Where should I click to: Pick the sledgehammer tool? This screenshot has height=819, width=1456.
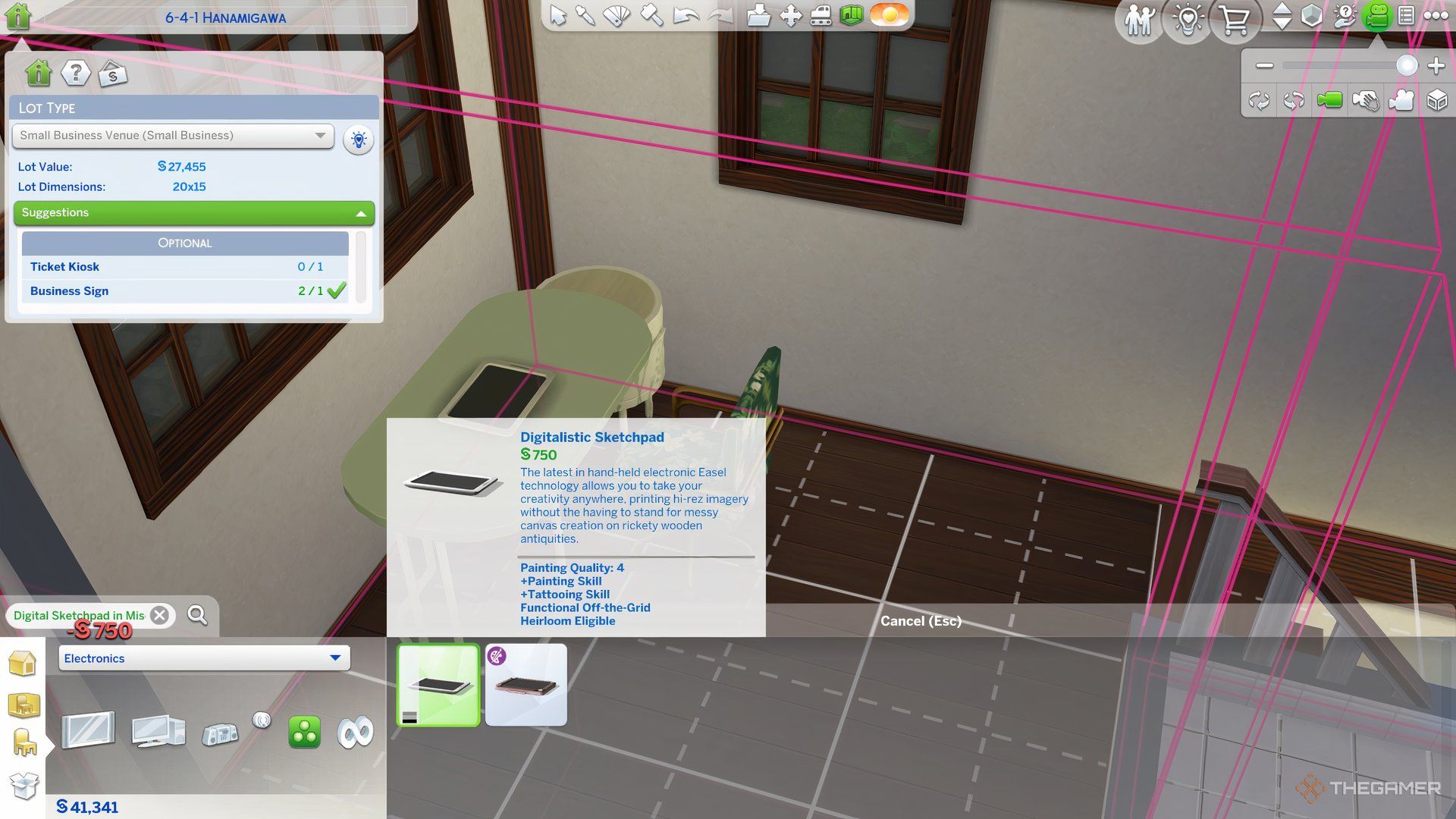pos(651,15)
